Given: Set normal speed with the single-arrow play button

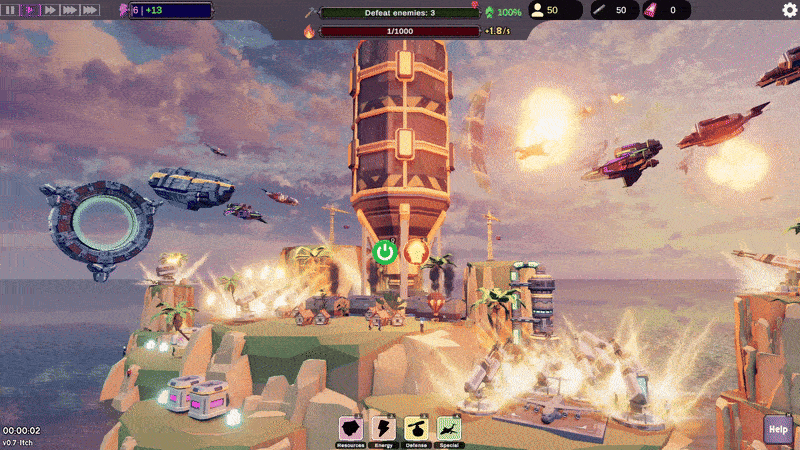Looking at the screenshot, I should (x=29, y=10).
